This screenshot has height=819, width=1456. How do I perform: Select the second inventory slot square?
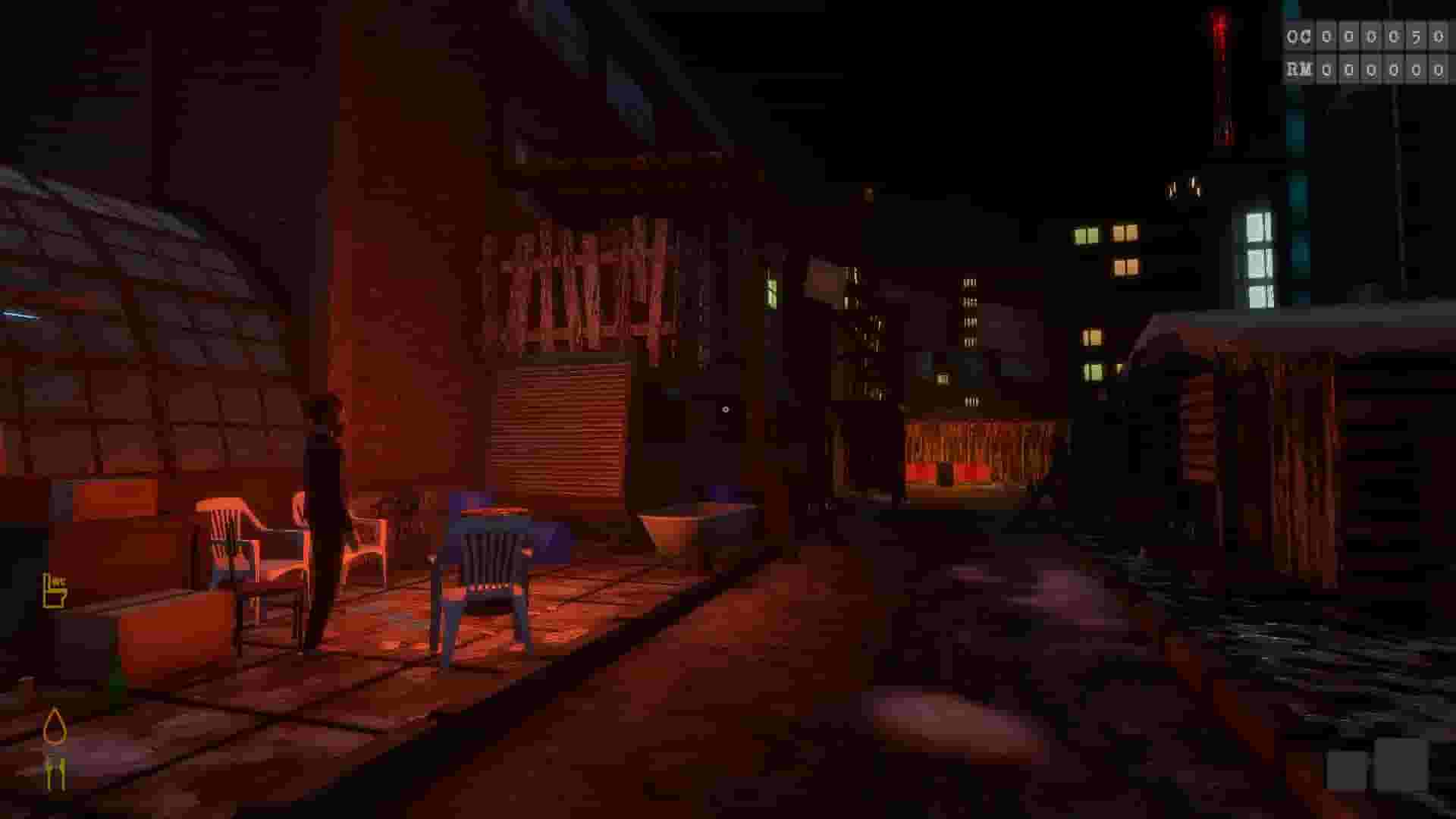tap(1401, 766)
